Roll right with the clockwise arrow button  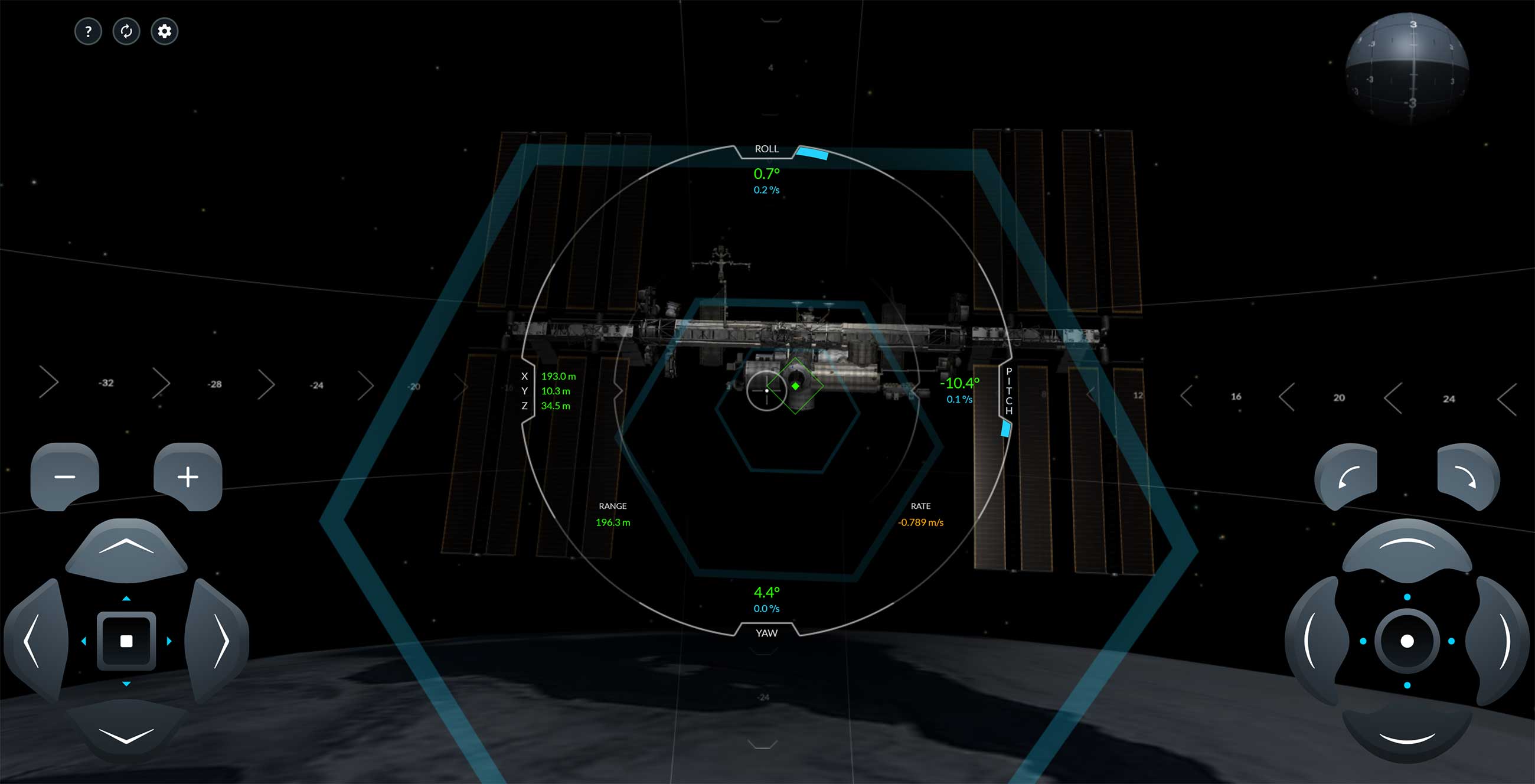point(1467,476)
